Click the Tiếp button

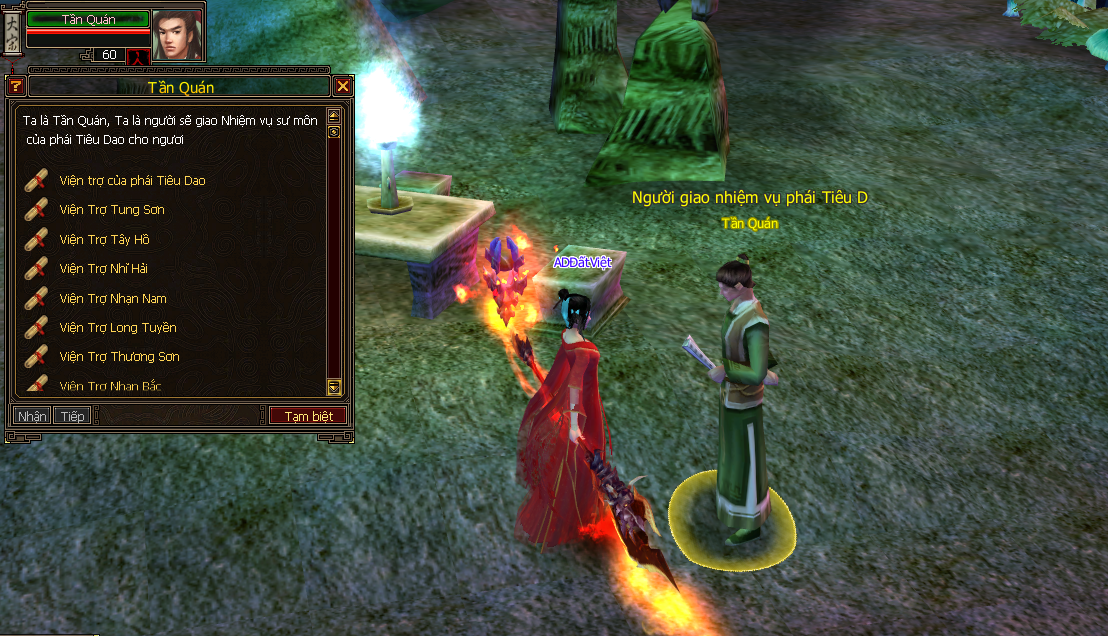click(x=72, y=416)
